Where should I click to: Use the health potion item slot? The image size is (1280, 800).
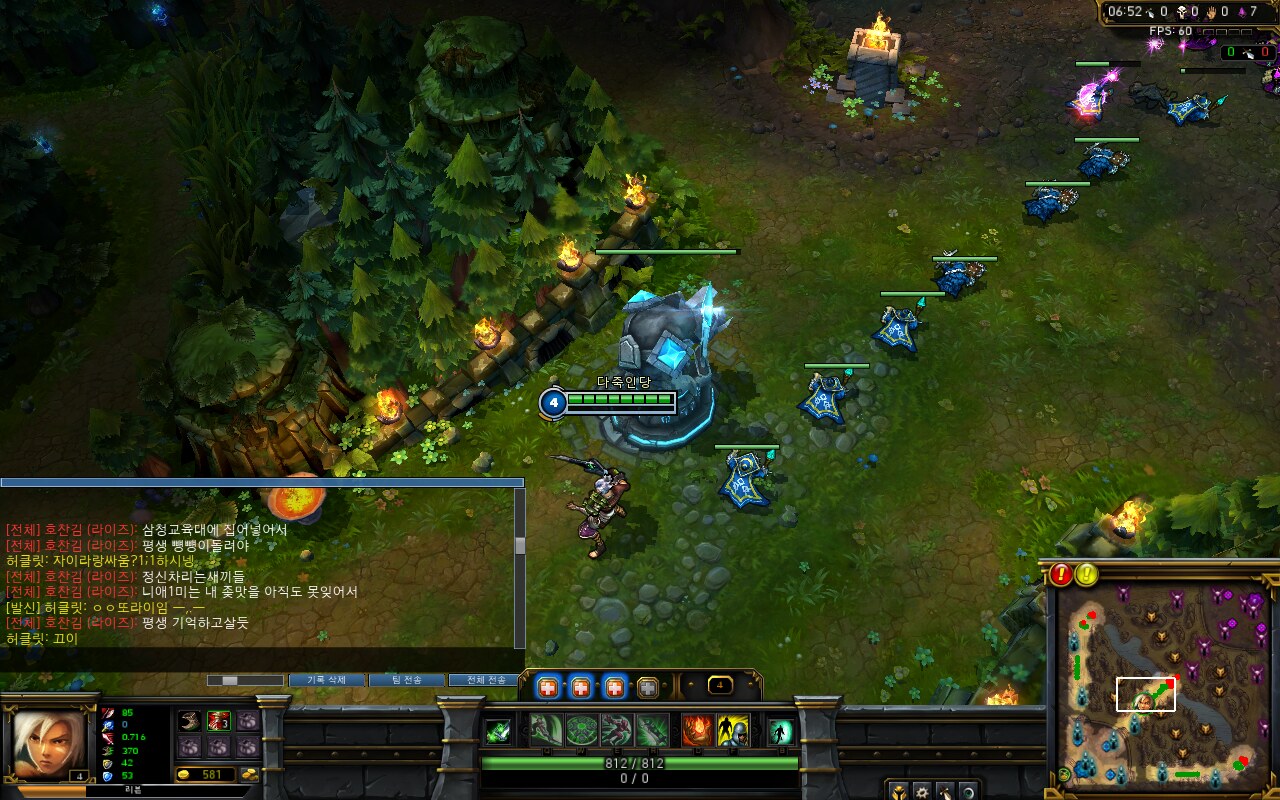tap(219, 721)
